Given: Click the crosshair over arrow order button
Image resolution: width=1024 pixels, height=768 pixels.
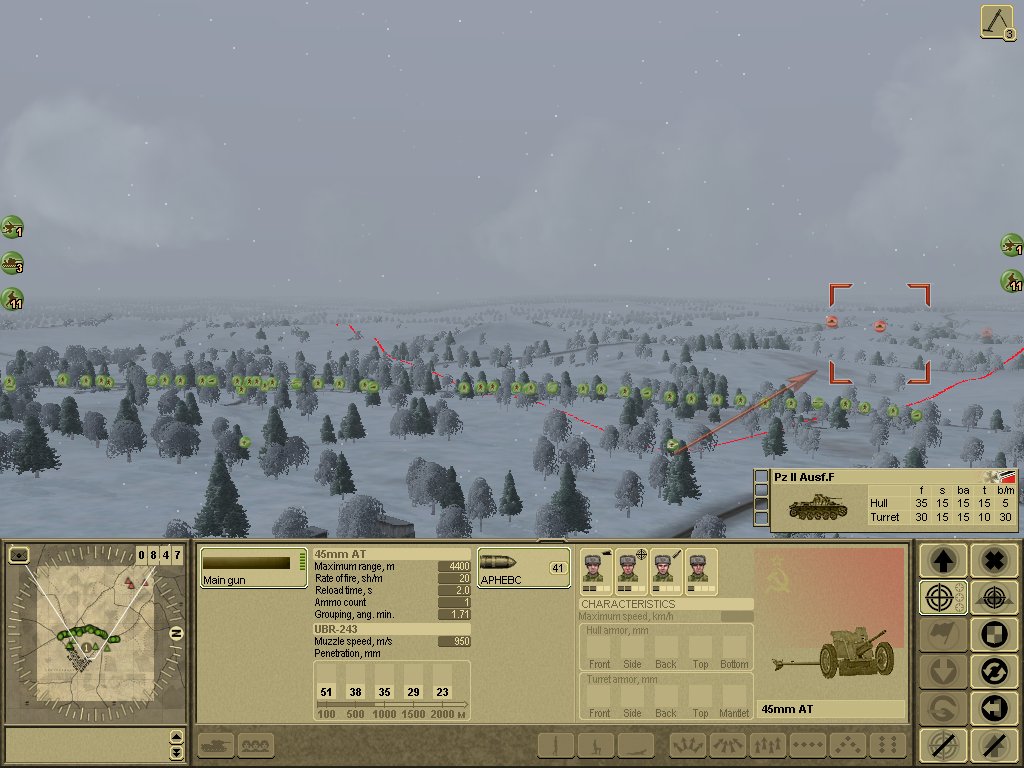Looking at the screenshot, I should tap(993, 598).
